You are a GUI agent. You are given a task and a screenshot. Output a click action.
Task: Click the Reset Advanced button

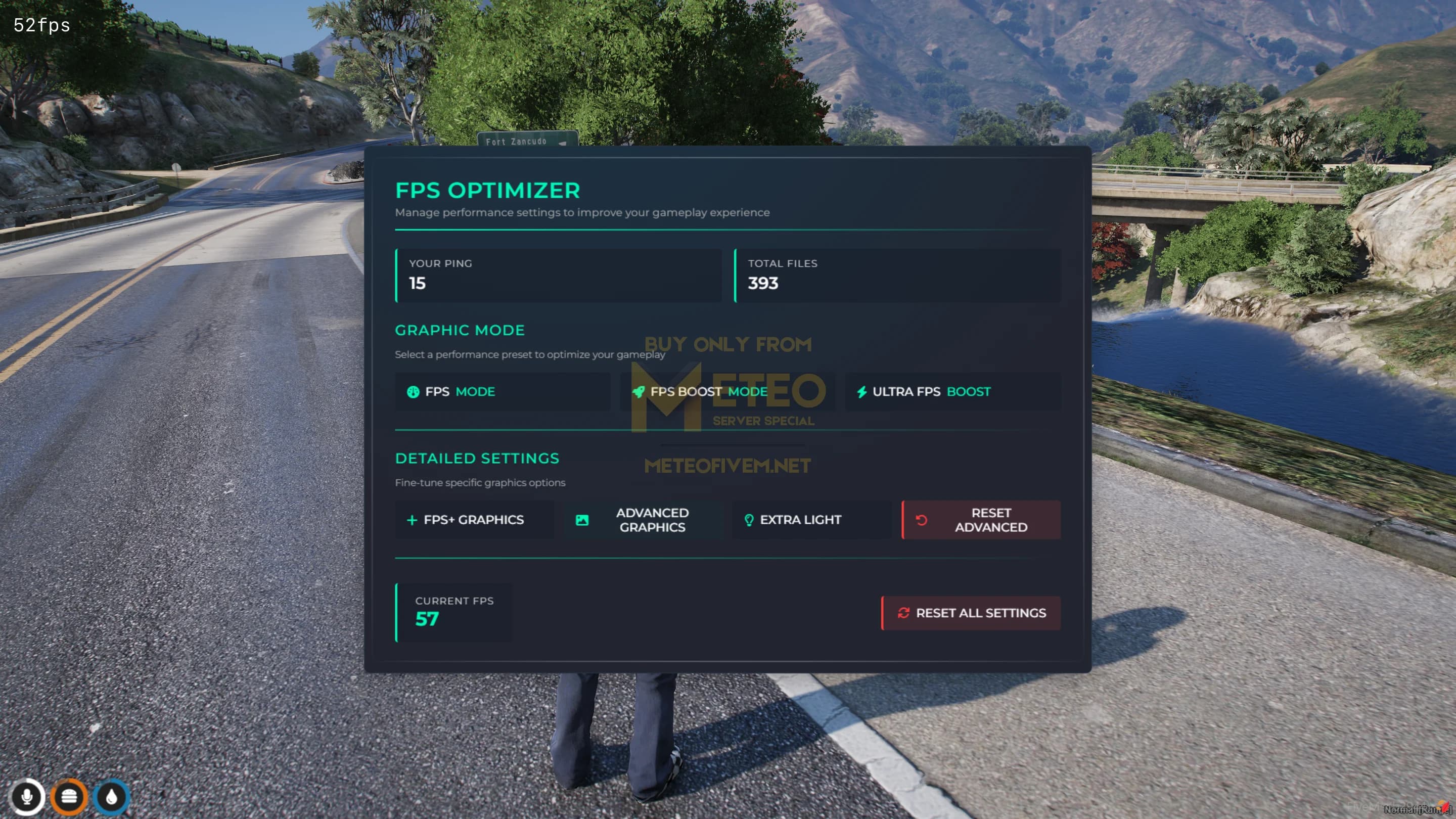tap(981, 520)
